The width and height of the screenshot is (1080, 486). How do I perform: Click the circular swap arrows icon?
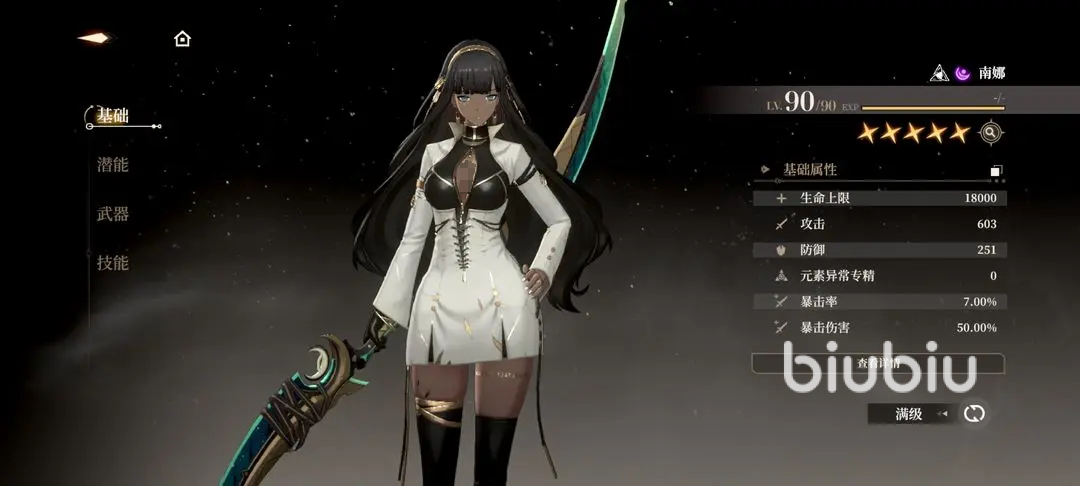point(974,413)
